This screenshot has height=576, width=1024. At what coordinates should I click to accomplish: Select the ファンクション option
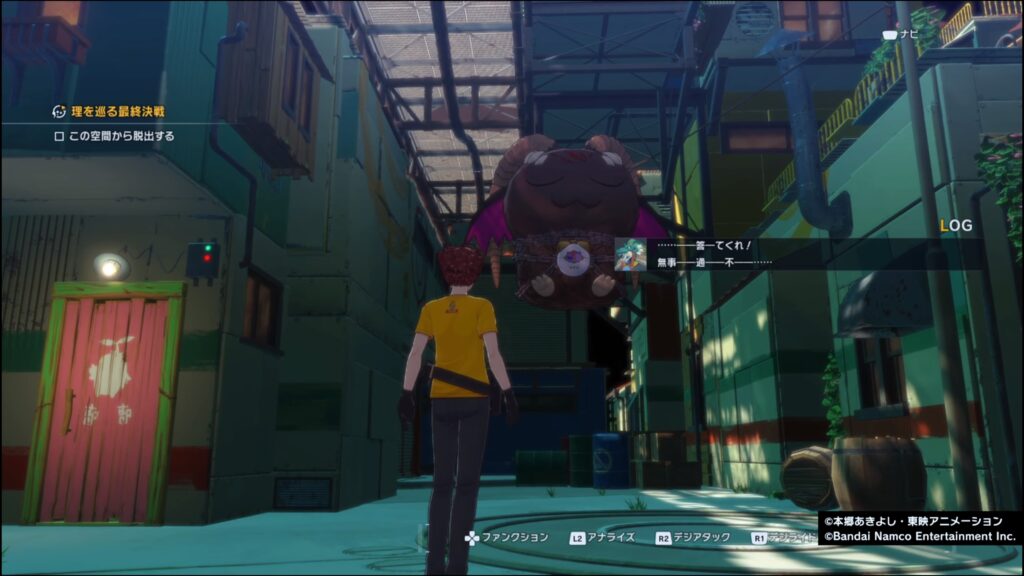pyautogui.click(x=506, y=538)
